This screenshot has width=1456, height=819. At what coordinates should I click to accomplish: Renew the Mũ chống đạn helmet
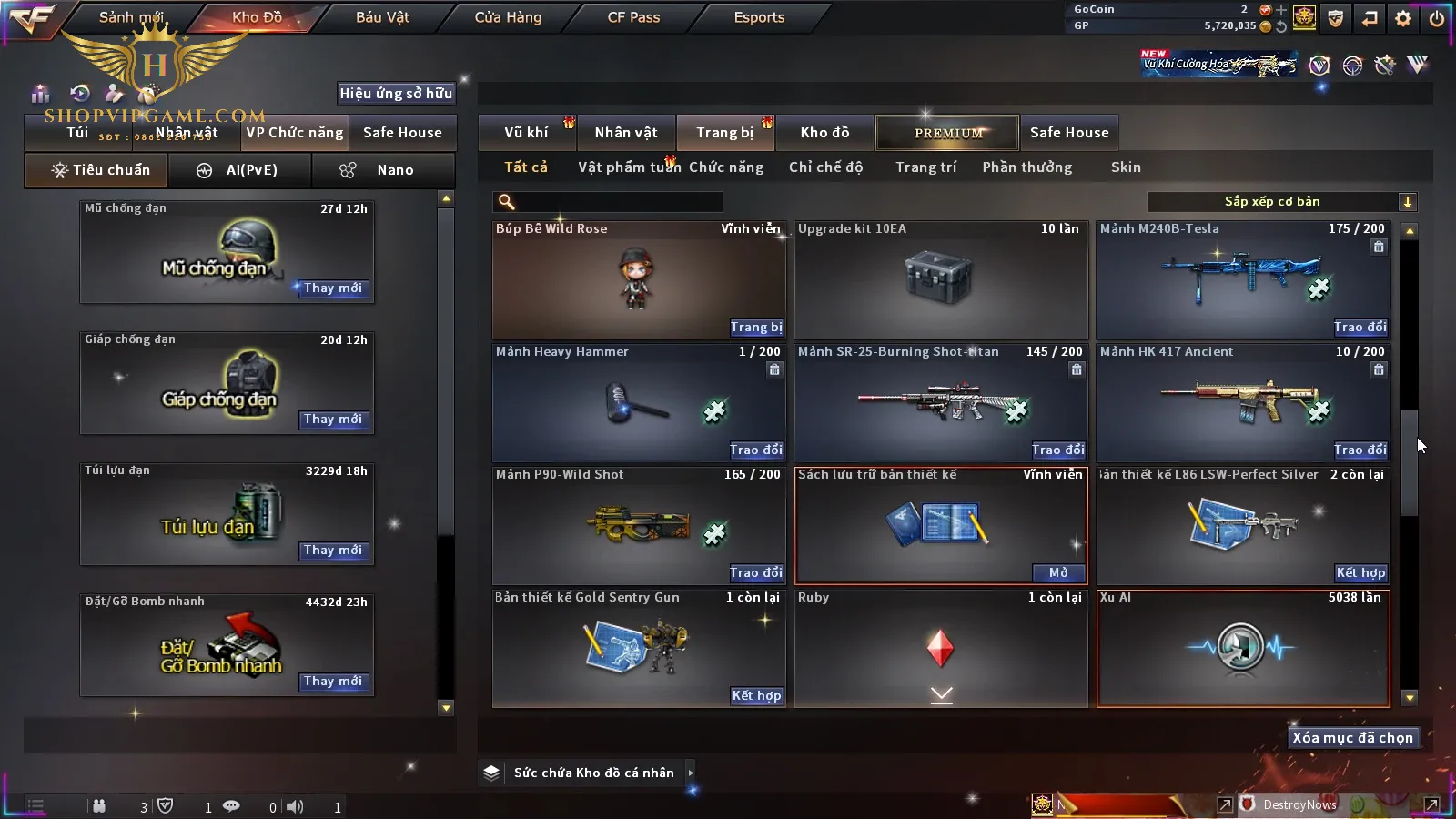click(333, 288)
